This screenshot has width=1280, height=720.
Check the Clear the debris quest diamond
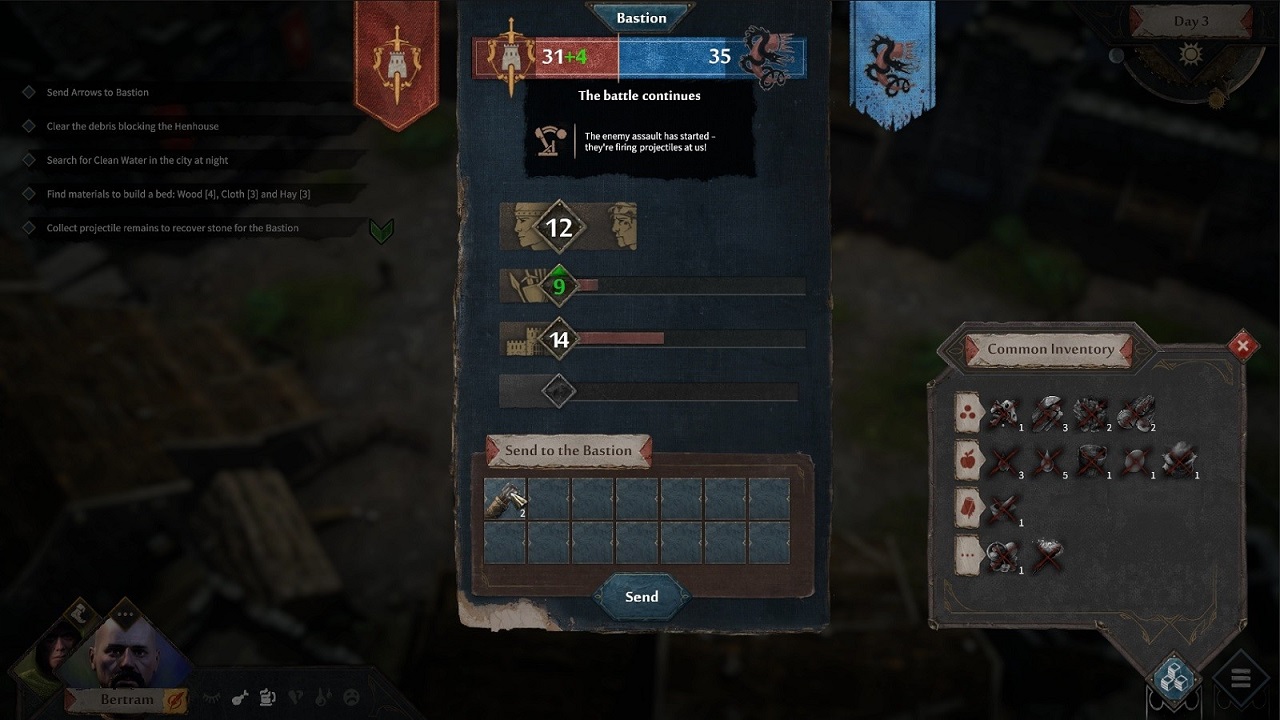pos(29,125)
